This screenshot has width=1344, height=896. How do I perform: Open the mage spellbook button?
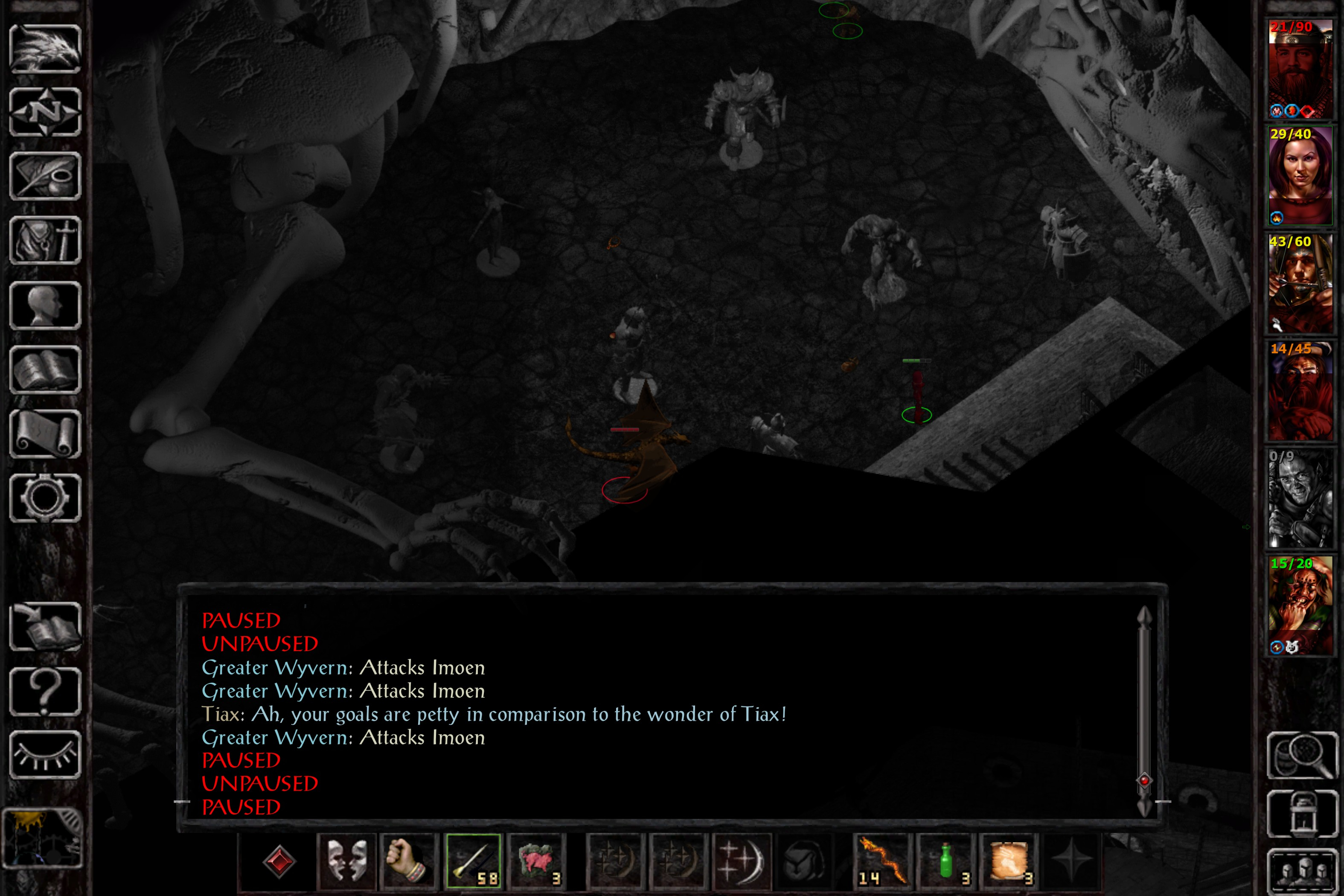pos(45,370)
